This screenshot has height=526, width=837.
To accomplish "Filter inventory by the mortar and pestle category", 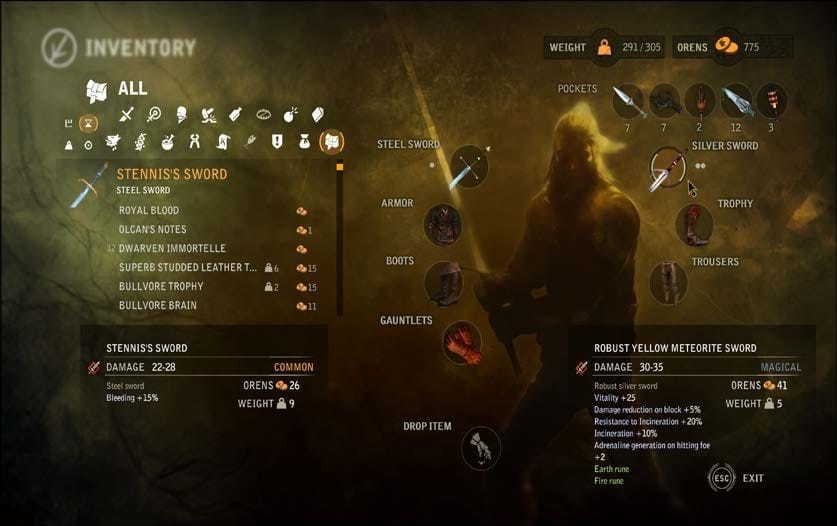I will 169,143.
